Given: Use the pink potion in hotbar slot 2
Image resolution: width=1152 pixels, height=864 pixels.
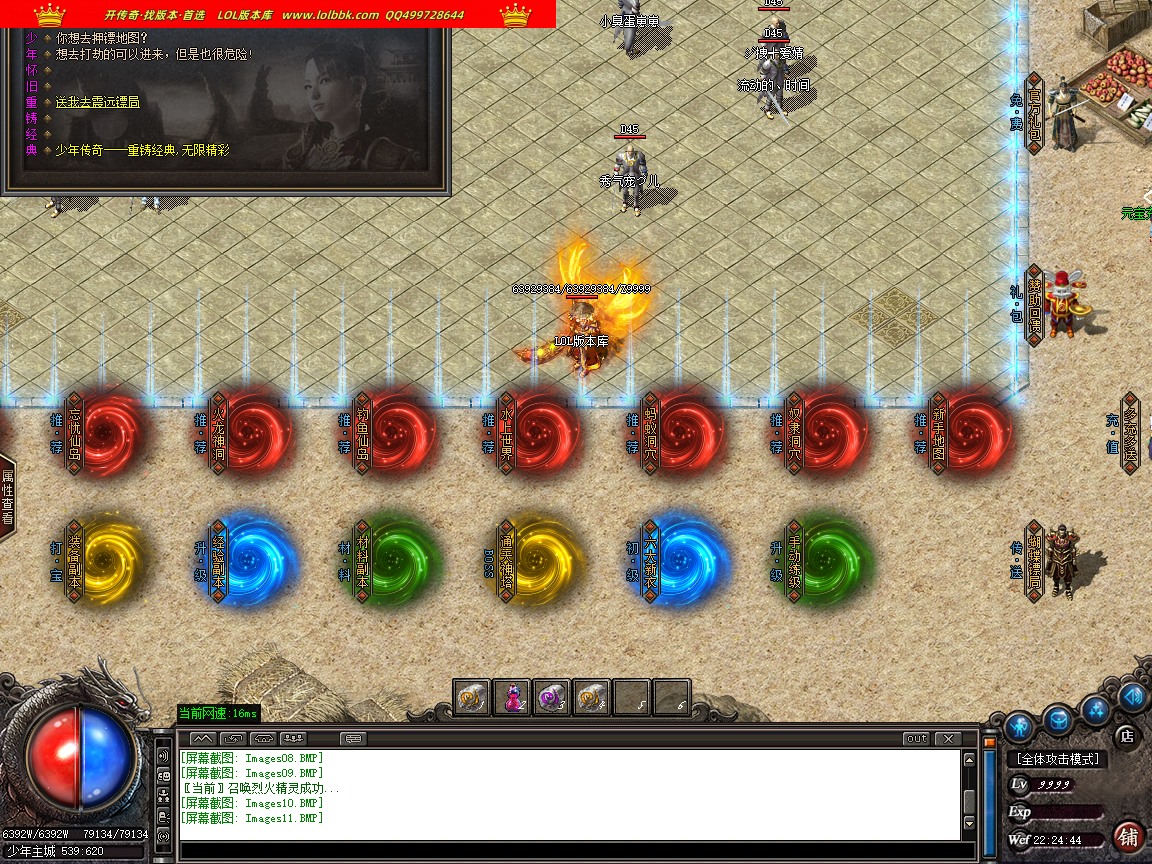Looking at the screenshot, I should 512,697.
